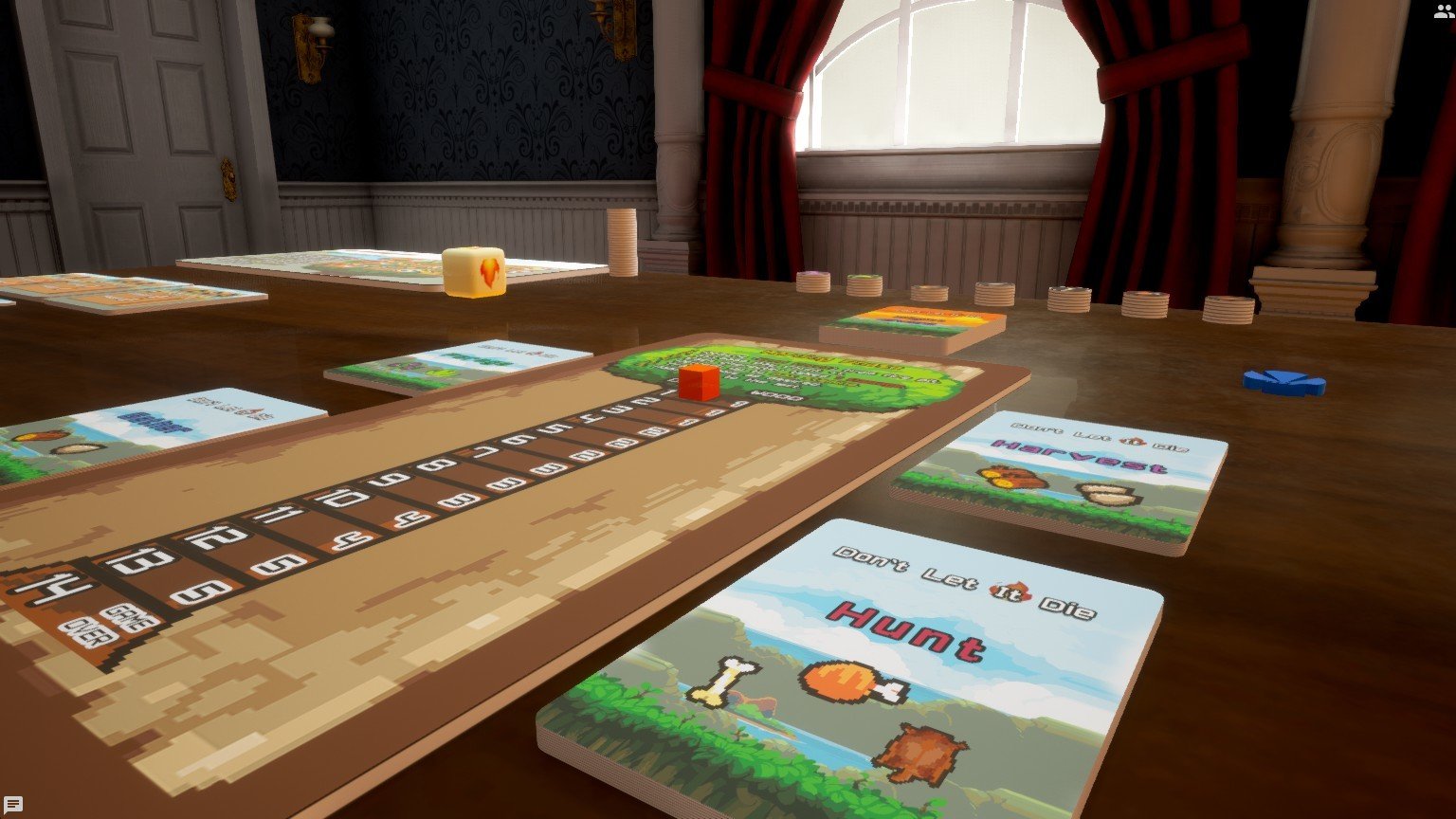Open the chat box icon
This screenshot has height=819, width=1456.
coord(13,806)
